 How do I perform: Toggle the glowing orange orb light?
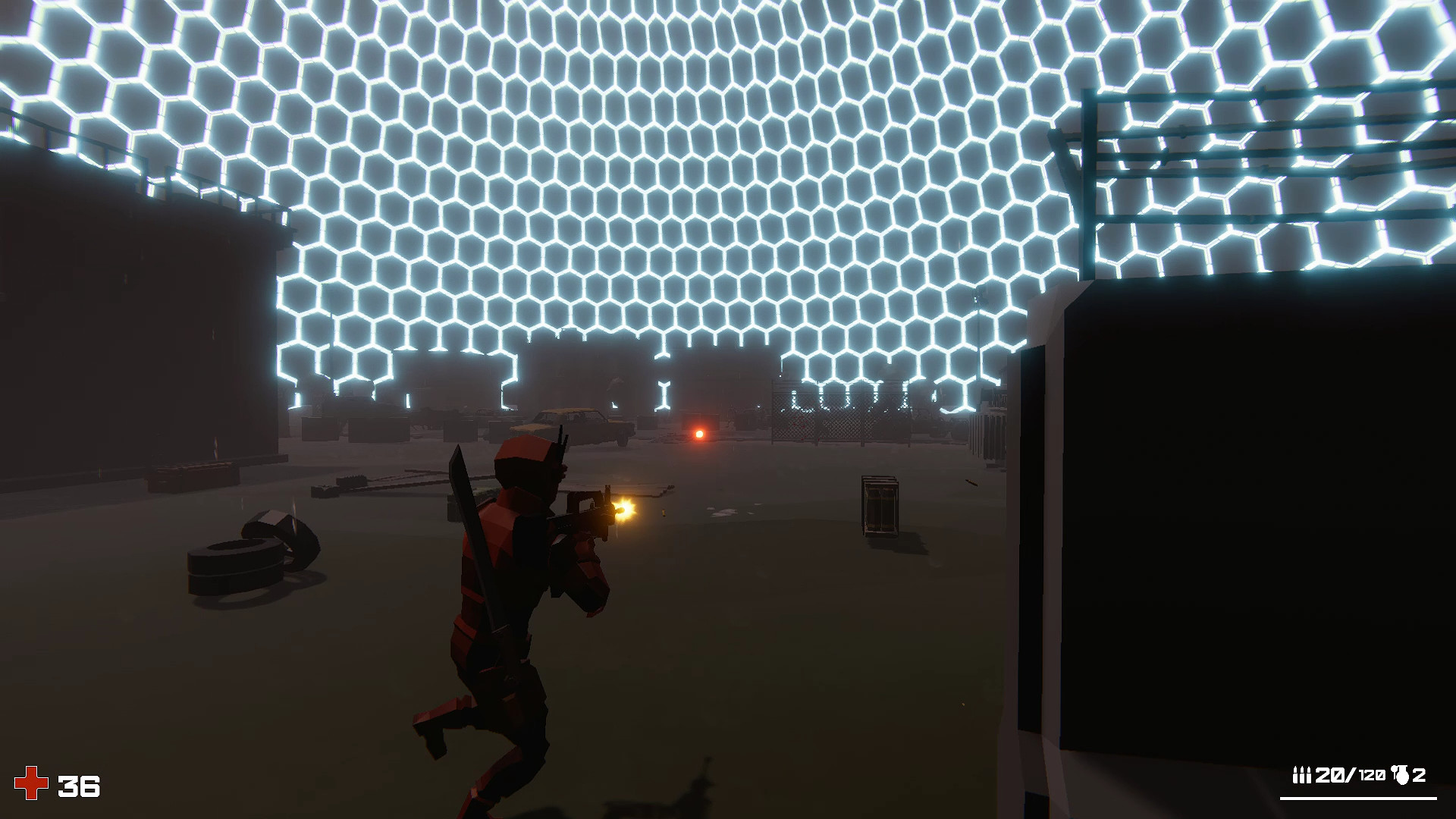(x=698, y=434)
